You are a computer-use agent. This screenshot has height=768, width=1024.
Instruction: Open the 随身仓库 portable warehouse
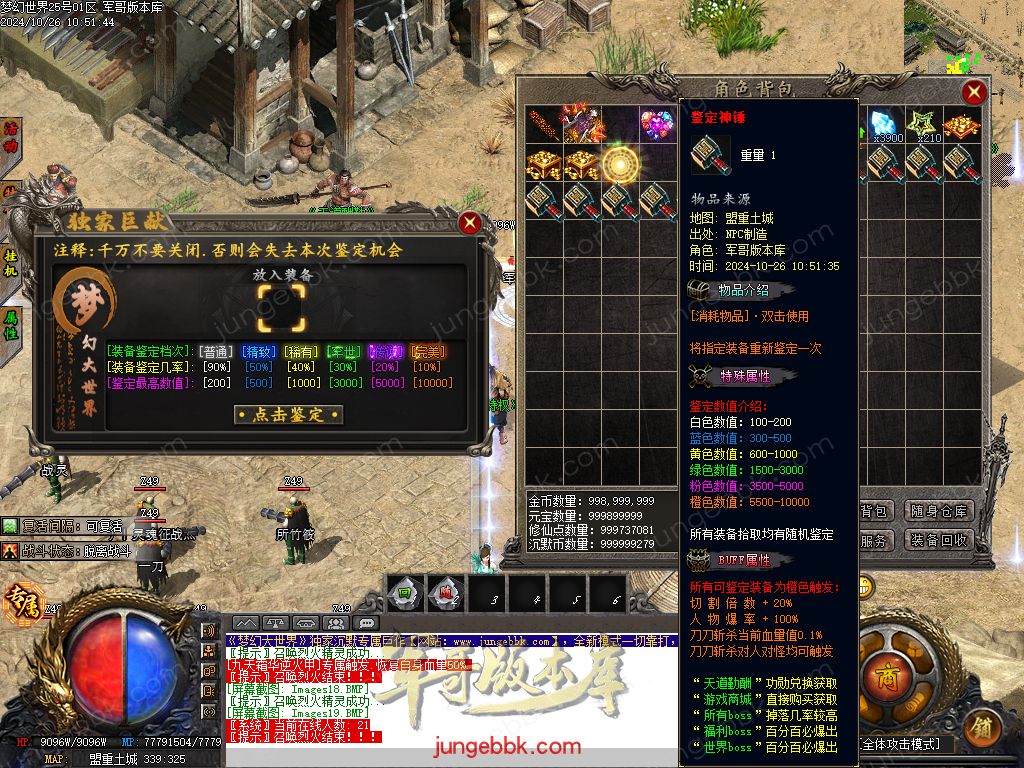tap(939, 511)
